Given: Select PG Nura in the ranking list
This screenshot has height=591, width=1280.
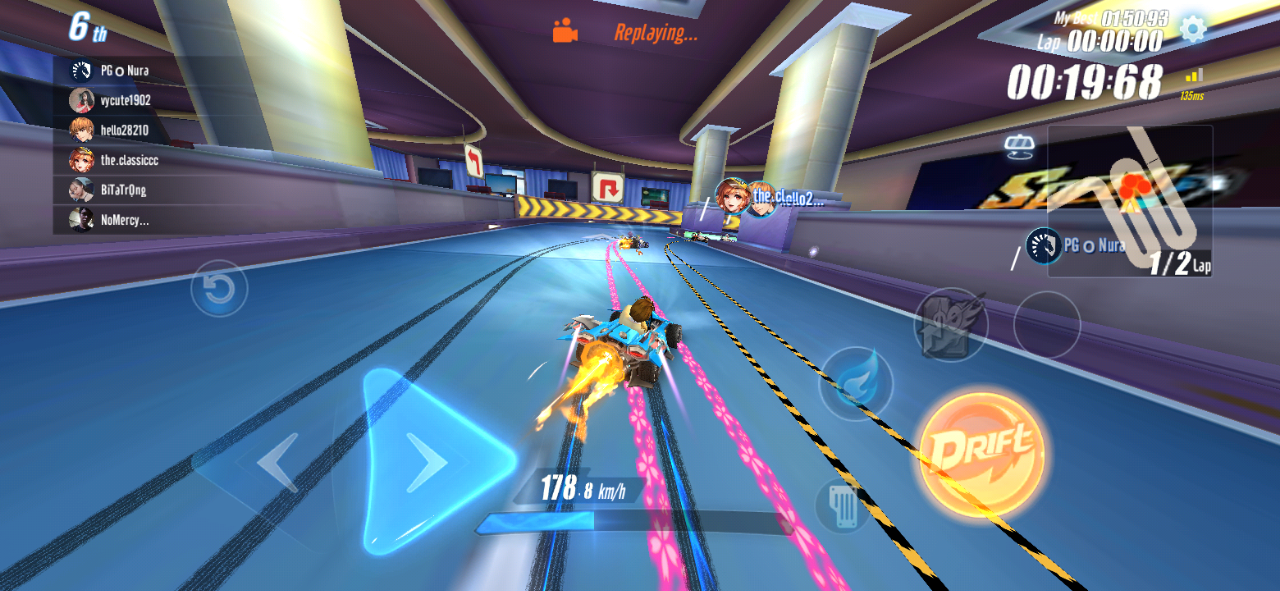Looking at the screenshot, I should click(123, 71).
